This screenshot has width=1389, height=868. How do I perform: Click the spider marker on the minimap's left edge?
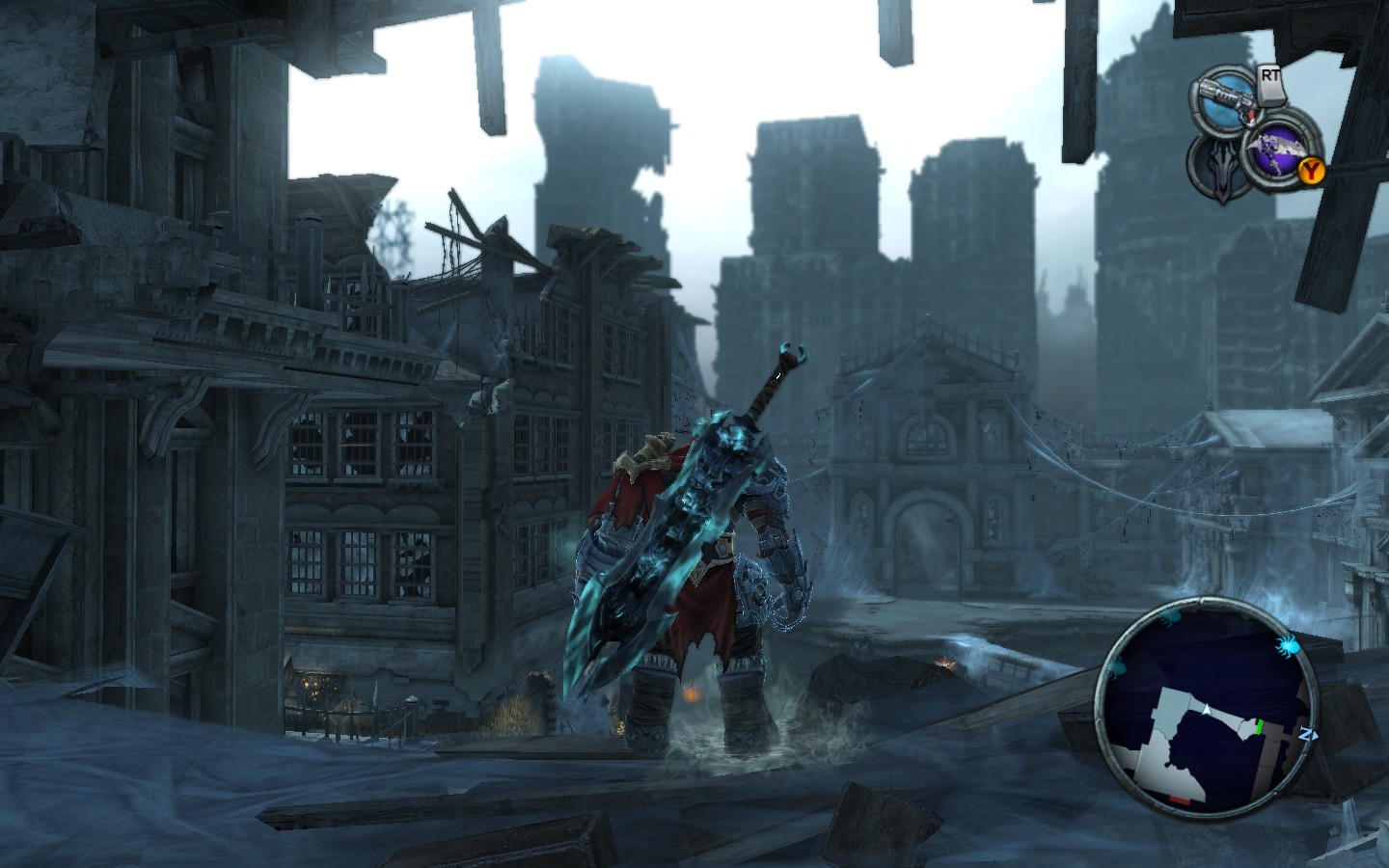point(1116,669)
